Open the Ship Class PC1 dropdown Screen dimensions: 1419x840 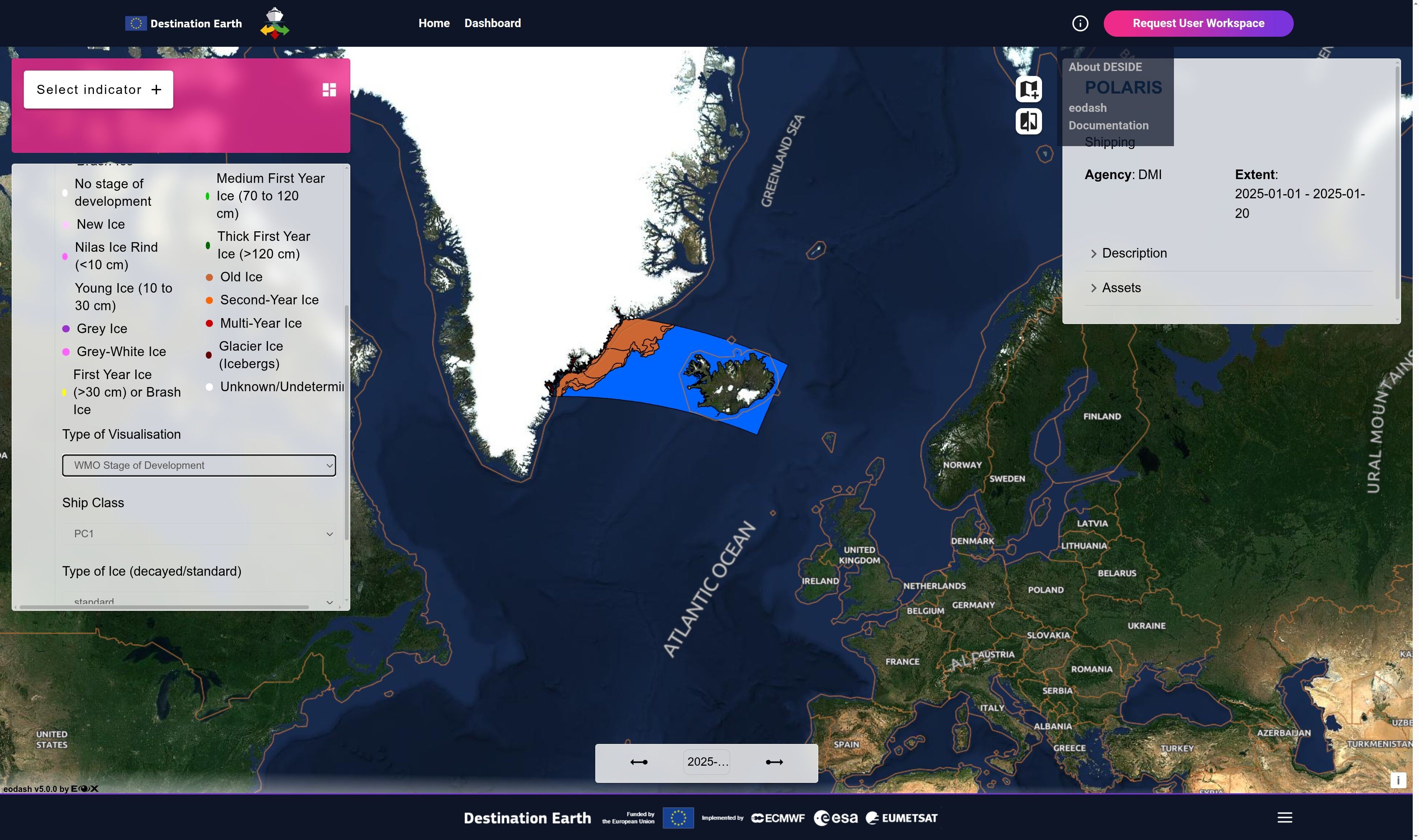pyautogui.click(x=199, y=534)
